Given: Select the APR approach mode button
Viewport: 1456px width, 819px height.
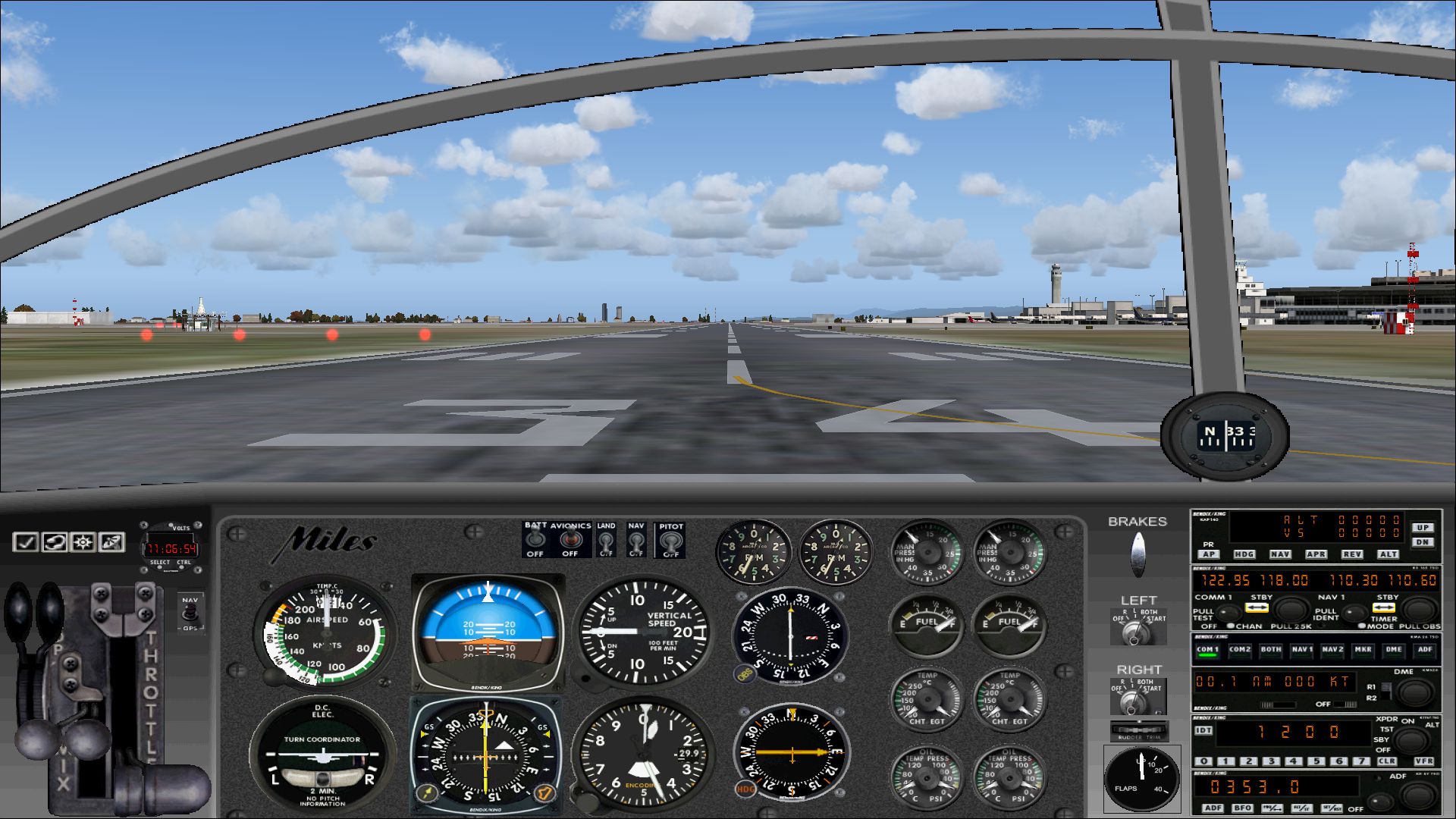Looking at the screenshot, I should tap(1316, 554).
